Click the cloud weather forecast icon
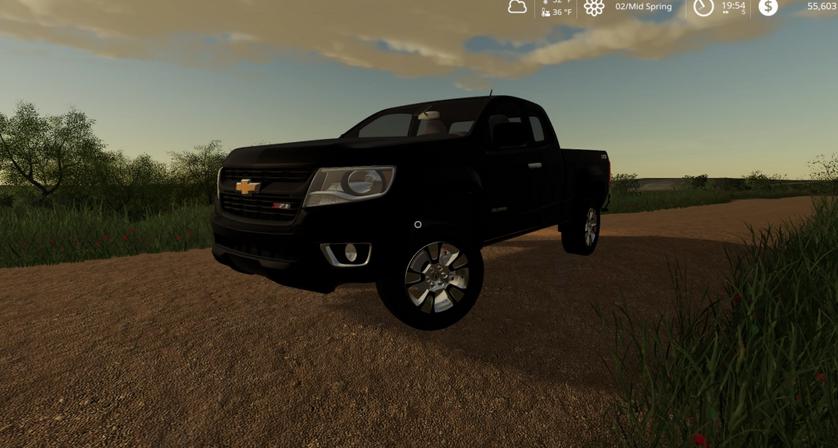 click(517, 7)
